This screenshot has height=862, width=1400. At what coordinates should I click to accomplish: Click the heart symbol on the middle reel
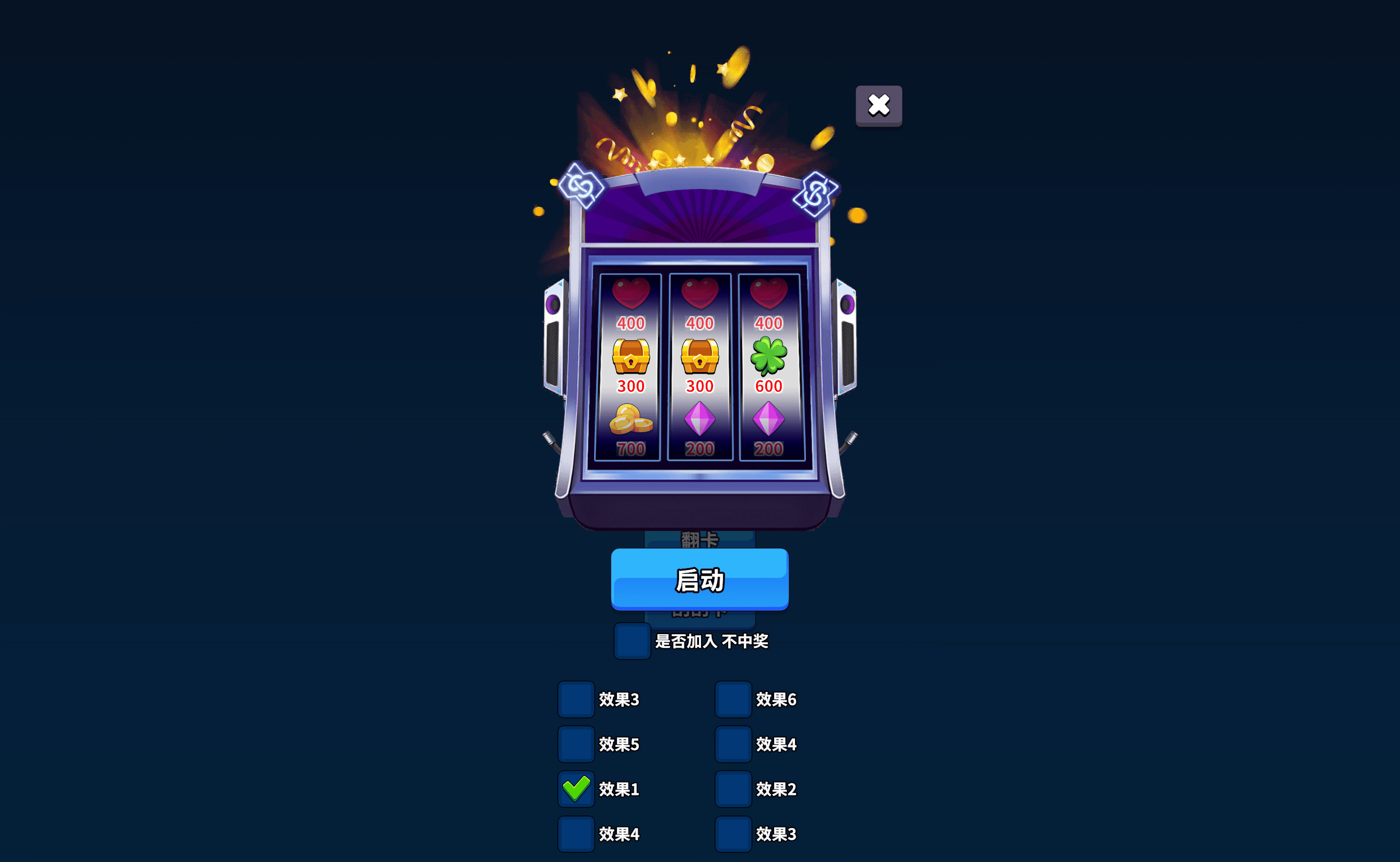(x=699, y=294)
